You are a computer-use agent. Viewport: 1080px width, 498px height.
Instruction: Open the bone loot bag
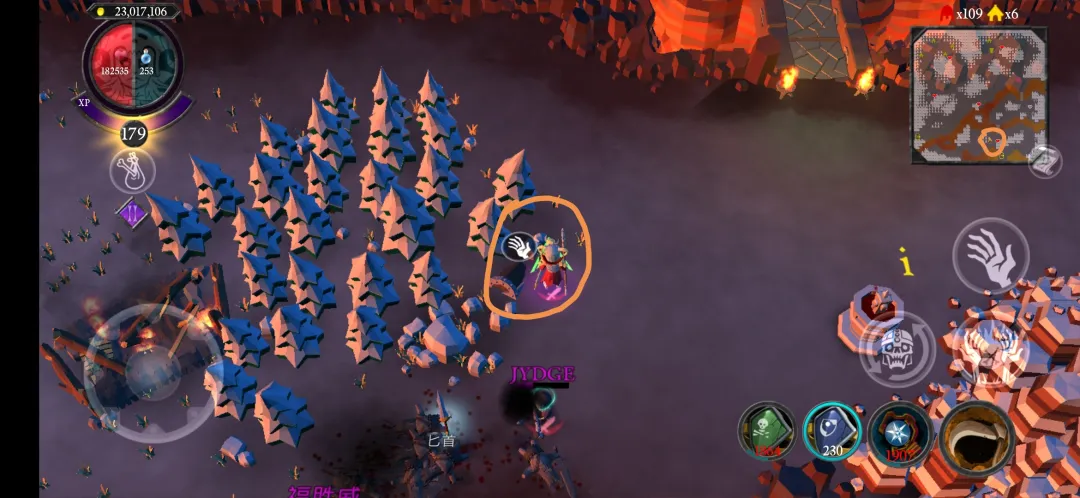click(x=132, y=171)
